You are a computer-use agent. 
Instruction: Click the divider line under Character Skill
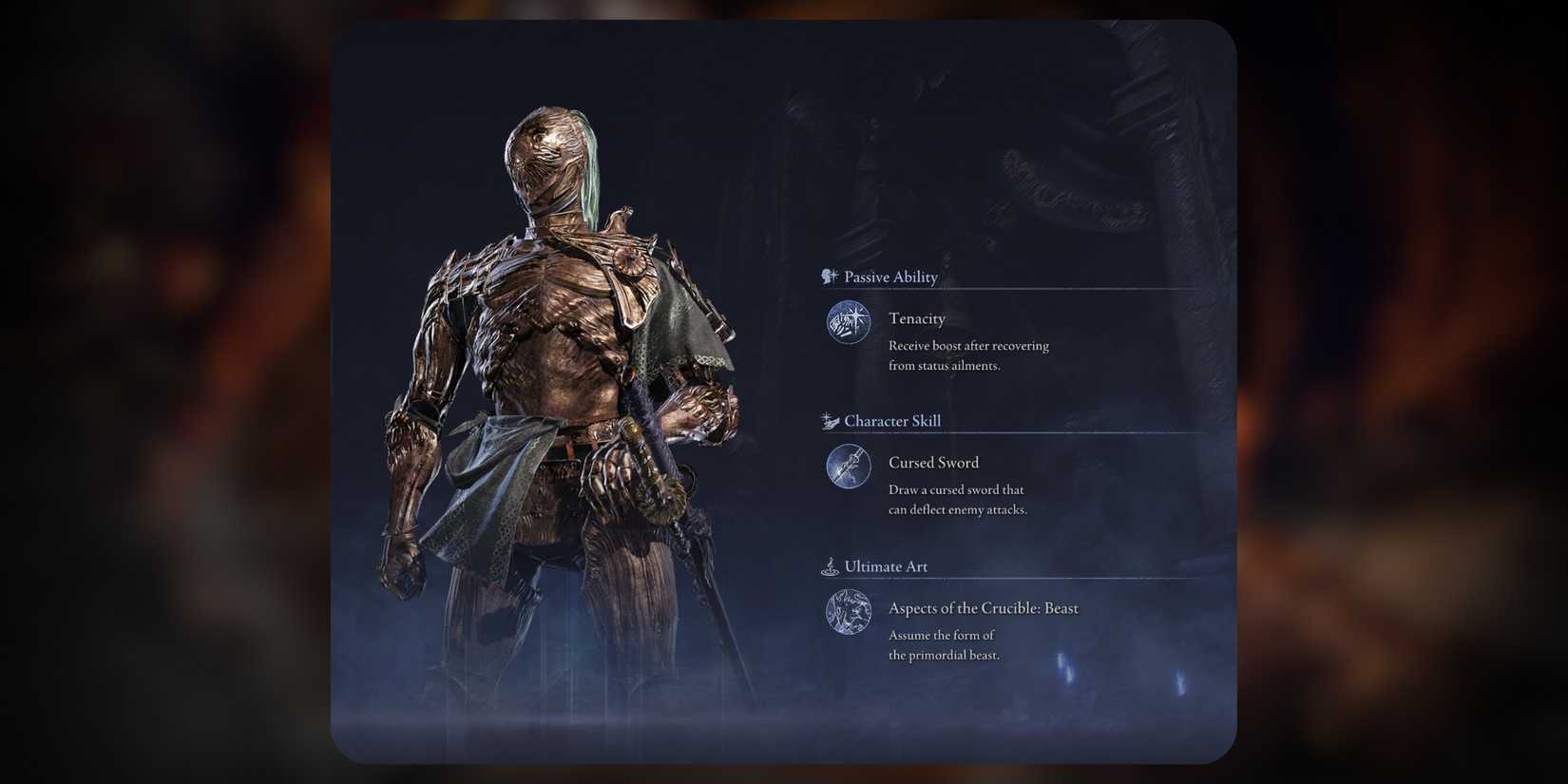[x=1007, y=432]
